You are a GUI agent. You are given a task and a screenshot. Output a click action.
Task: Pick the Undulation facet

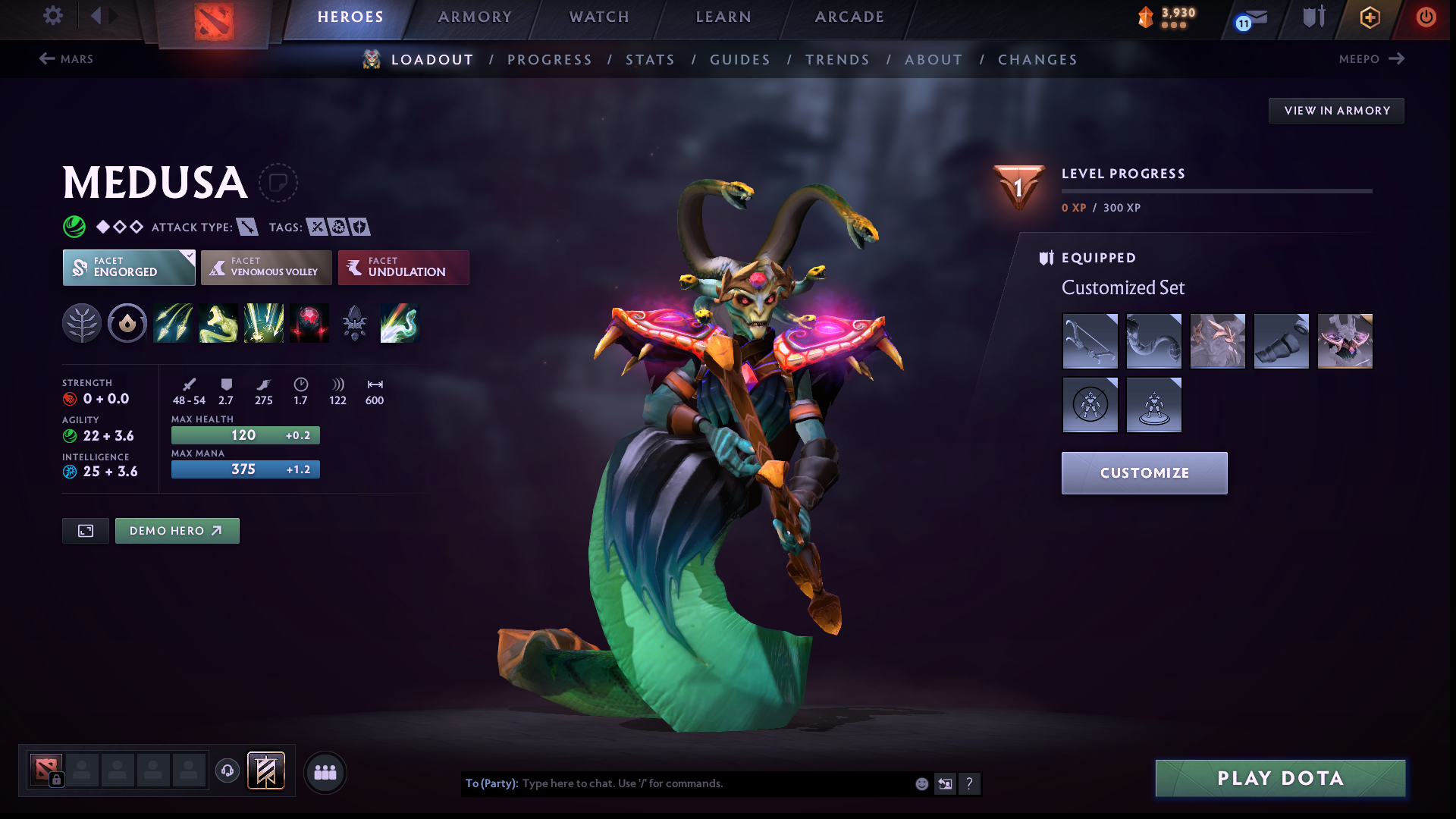pos(403,268)
